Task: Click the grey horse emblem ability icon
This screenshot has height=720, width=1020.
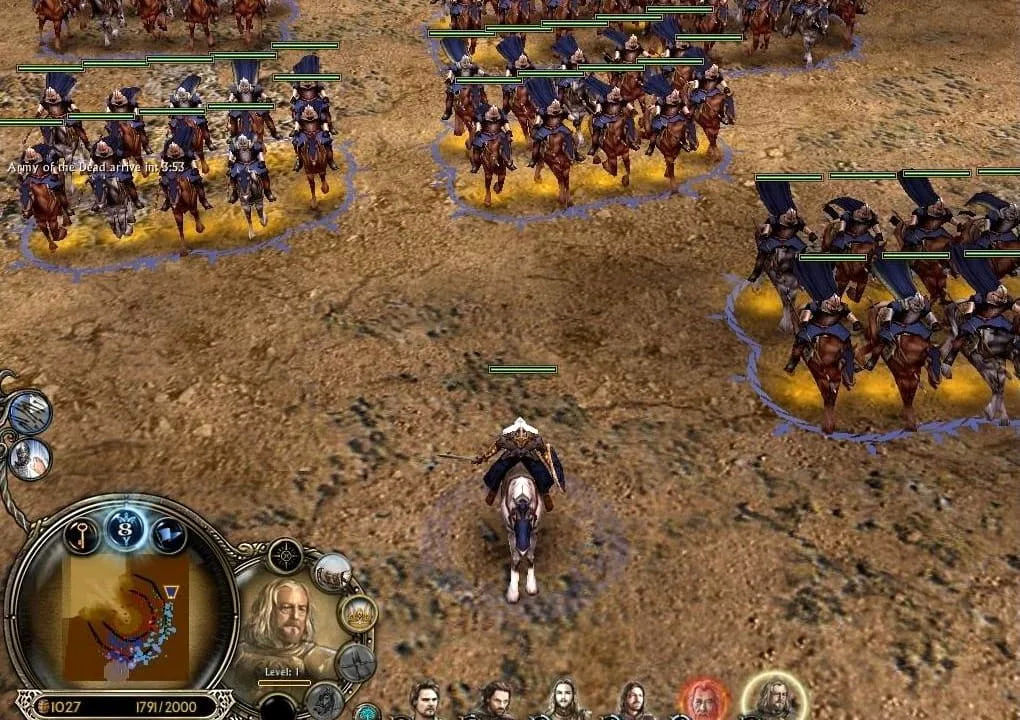Action: coord(324,700)
